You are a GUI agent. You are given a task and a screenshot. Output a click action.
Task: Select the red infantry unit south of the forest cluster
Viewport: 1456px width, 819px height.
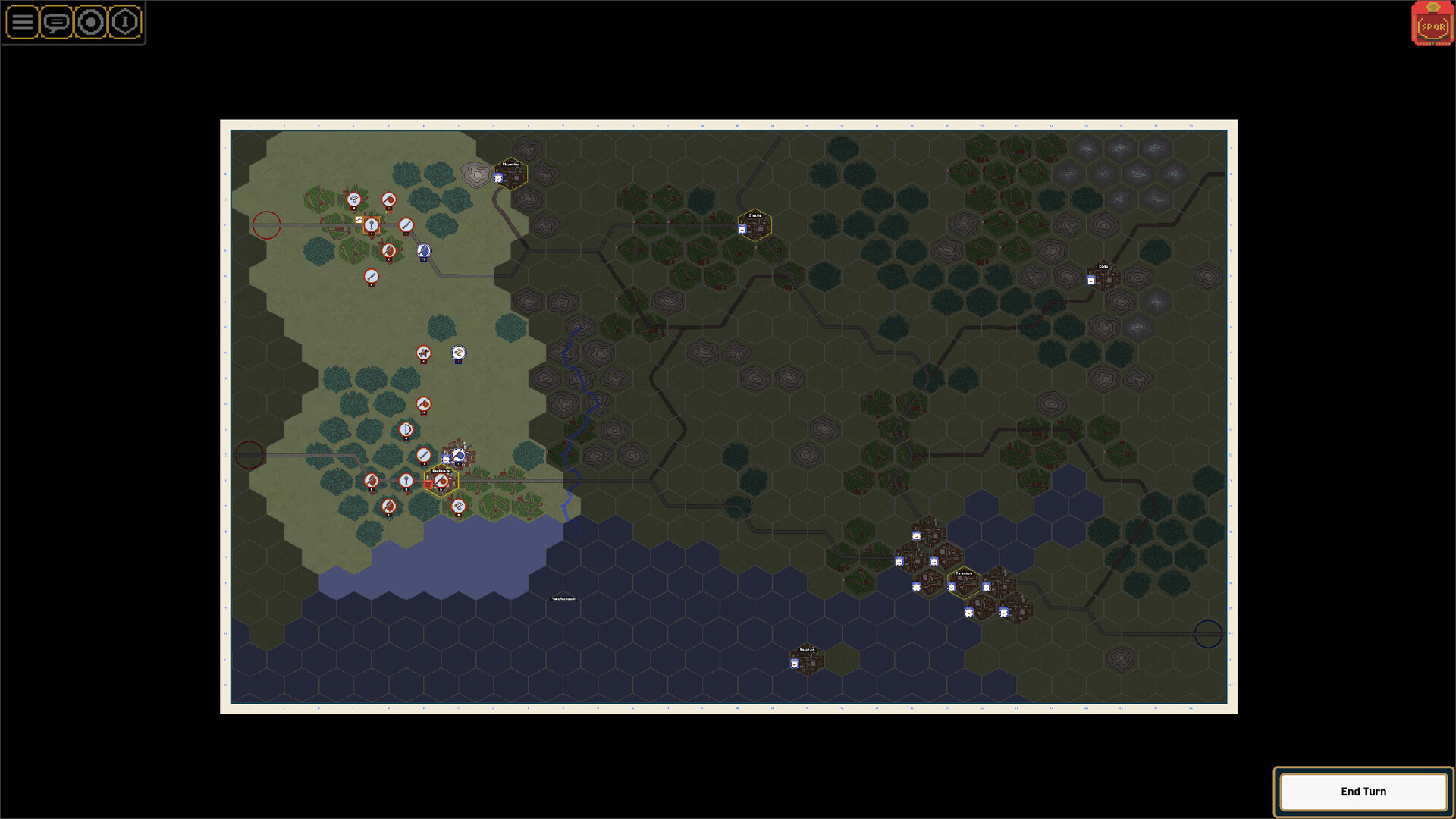tap(389, 505)
